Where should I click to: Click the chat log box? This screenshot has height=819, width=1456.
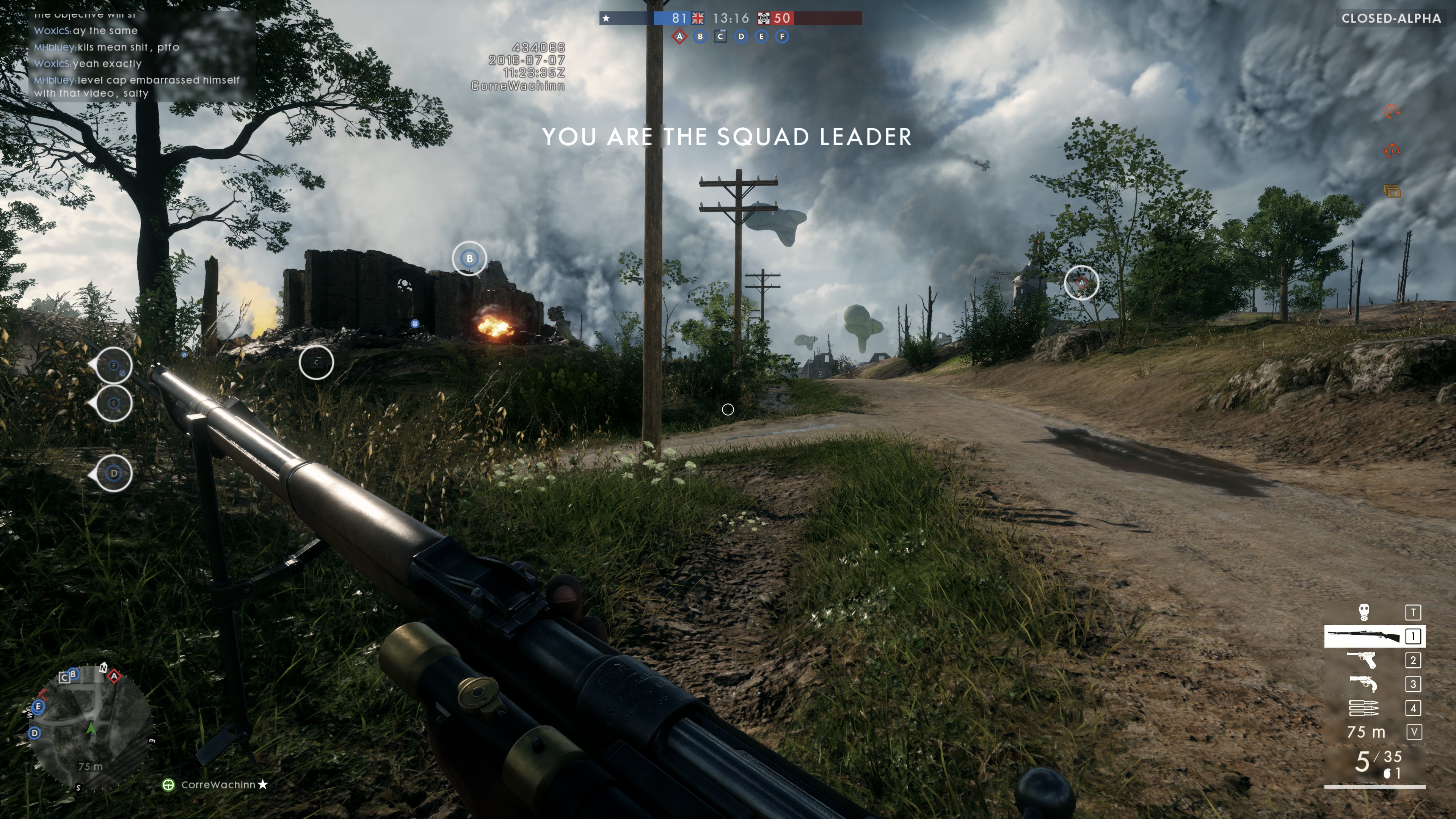pyautogui.click(x=141, y=56)
